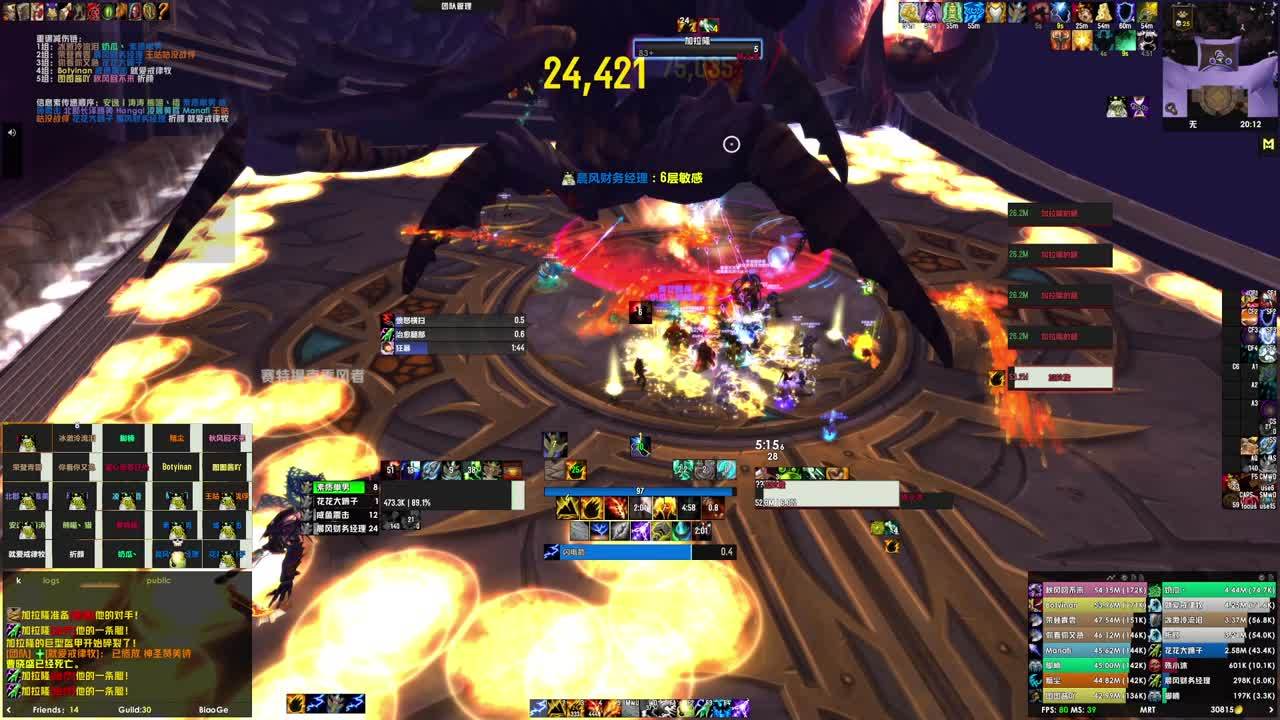This screenshot has width=1280, height=720.
Task: Show the Guild member count panel
Action: (134, 710)
